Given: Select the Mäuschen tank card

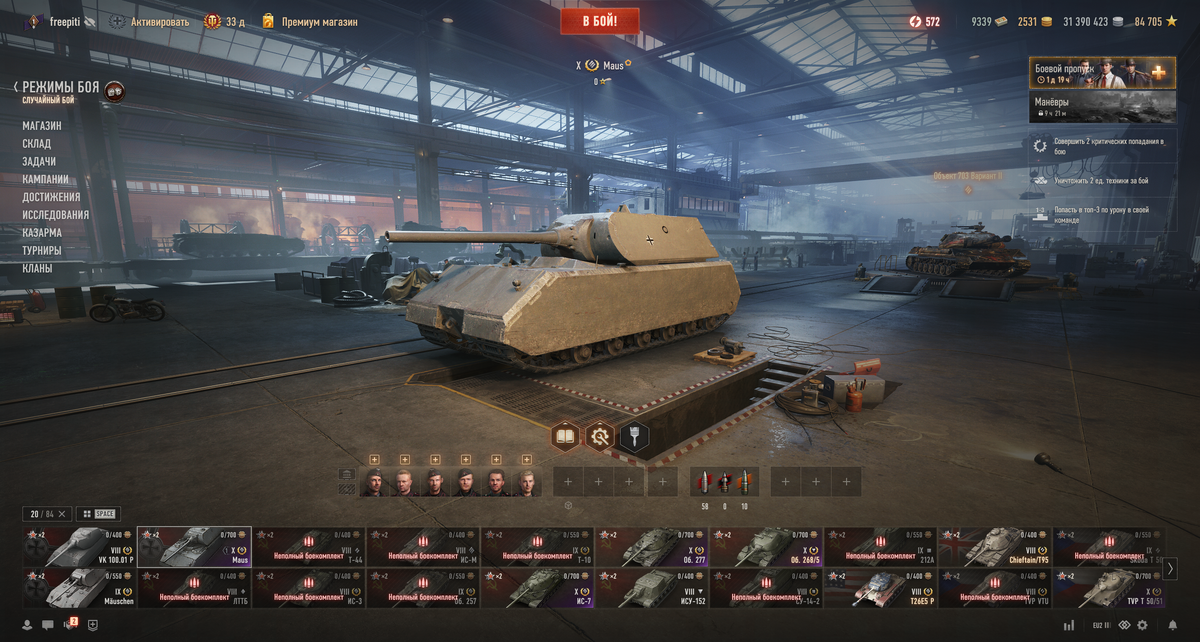Looking at the screenshot, I should 79,588.
